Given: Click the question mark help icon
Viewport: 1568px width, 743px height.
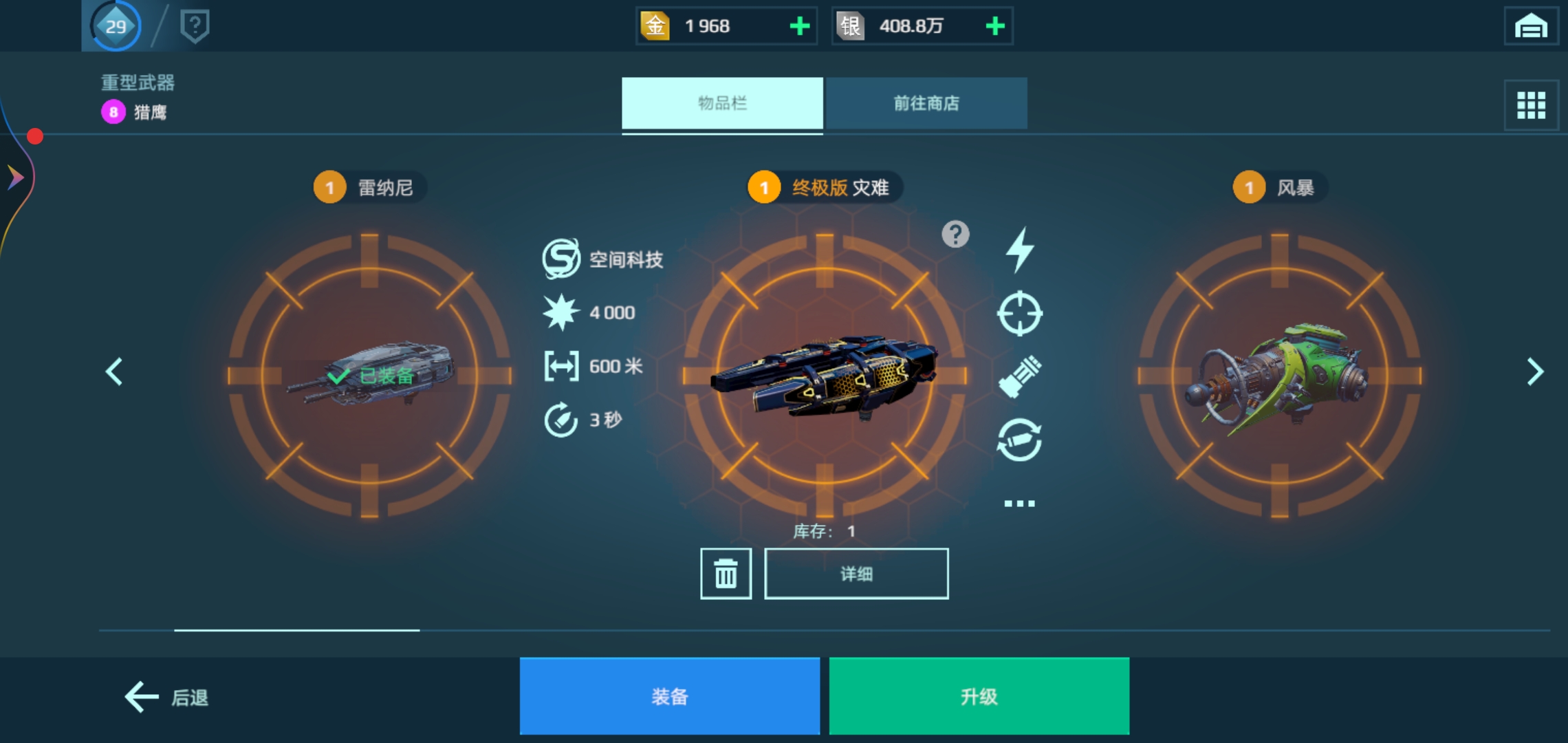Looking at the screenshot, I should point(955,234).
